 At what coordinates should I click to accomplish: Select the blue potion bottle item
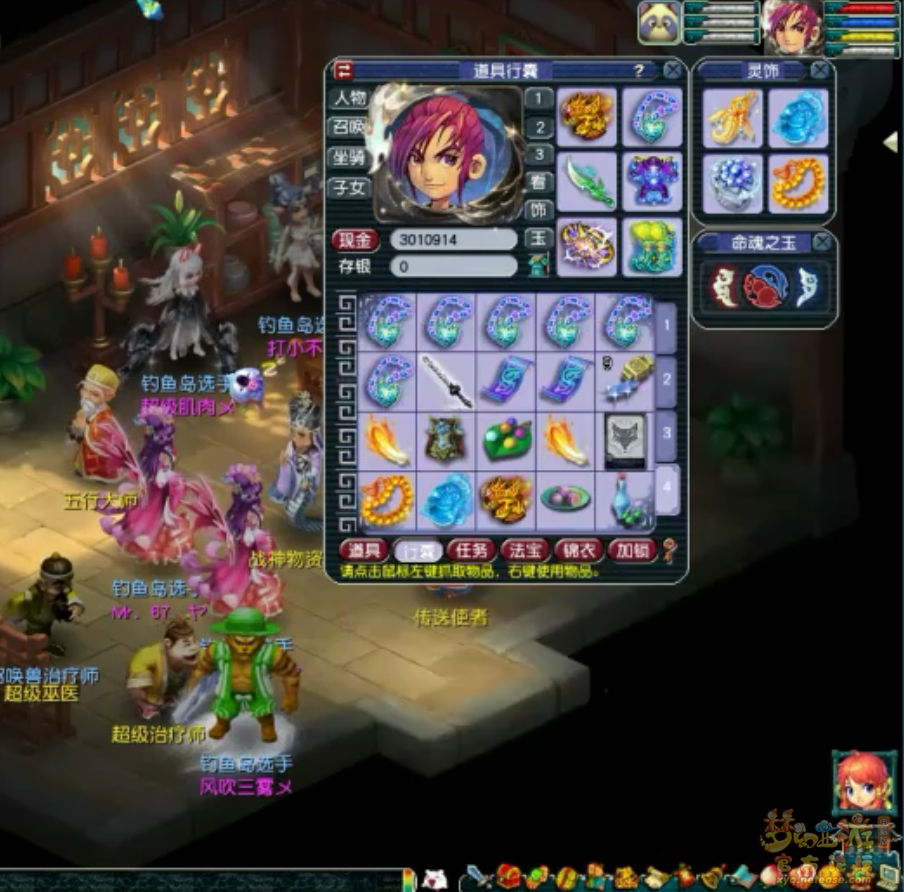coord(625,500)
